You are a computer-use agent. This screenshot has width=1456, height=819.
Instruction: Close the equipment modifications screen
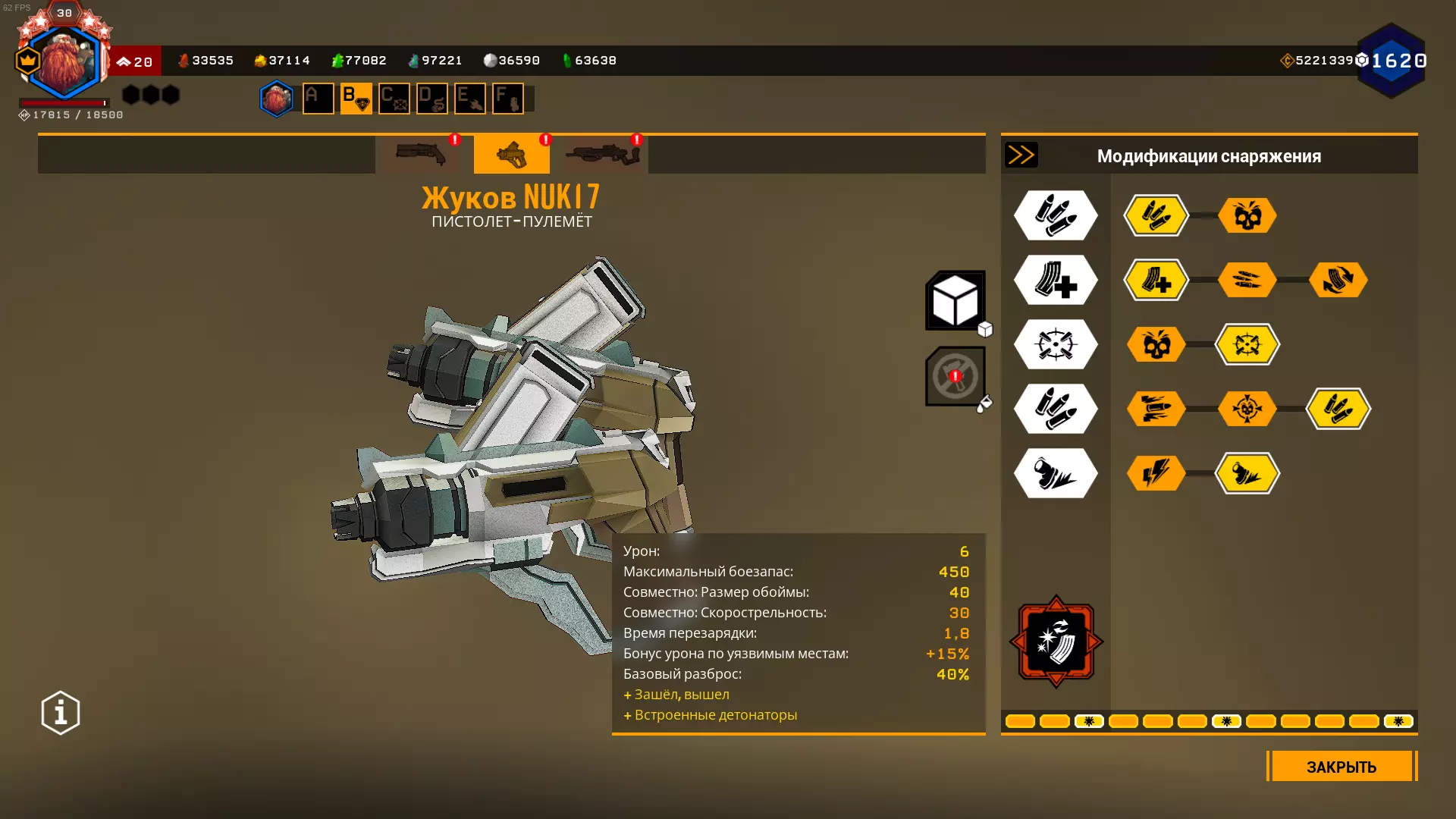(x=1341, y=767)
